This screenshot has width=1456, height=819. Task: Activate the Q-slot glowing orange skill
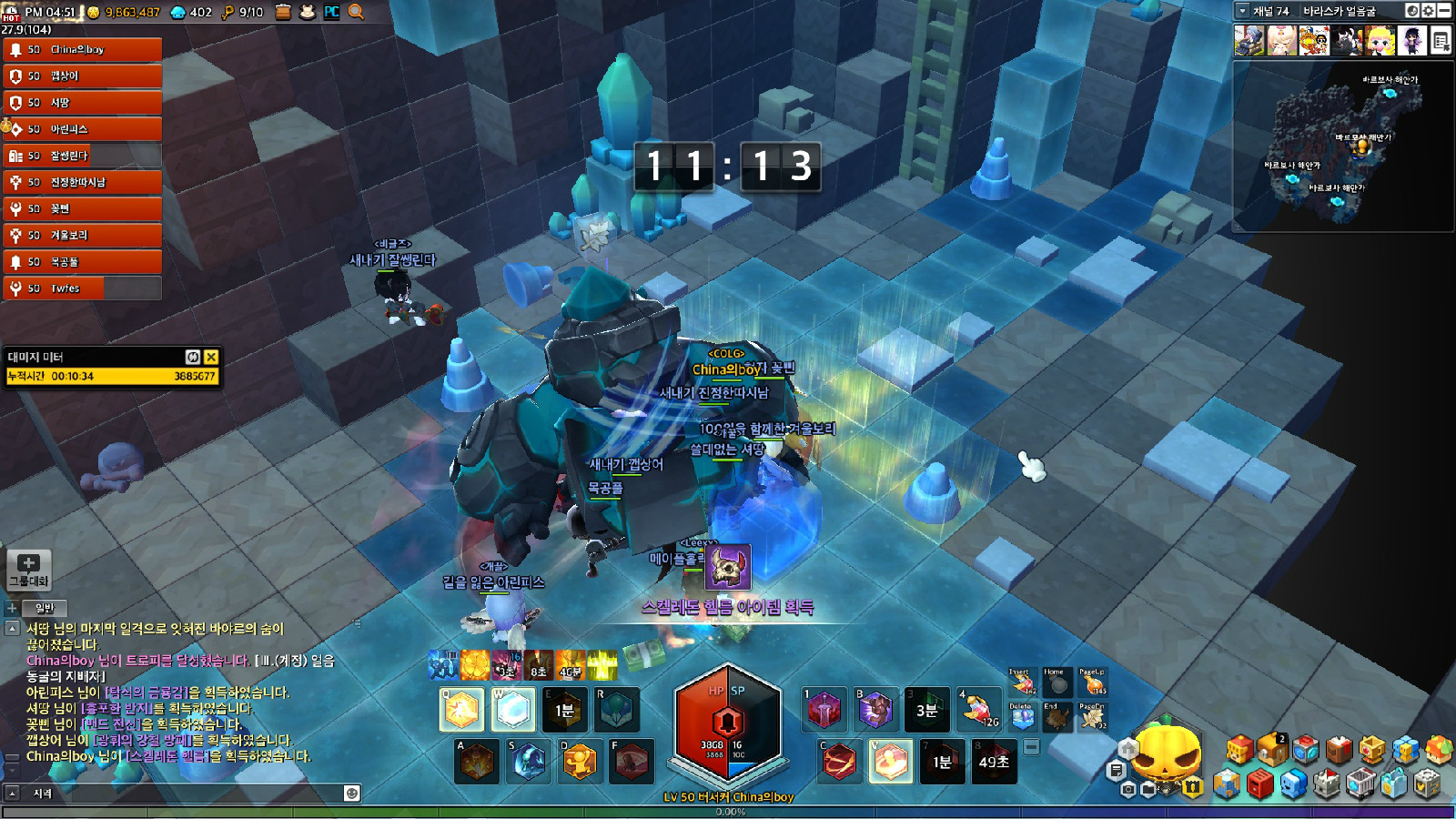click(x=461, y=711)
